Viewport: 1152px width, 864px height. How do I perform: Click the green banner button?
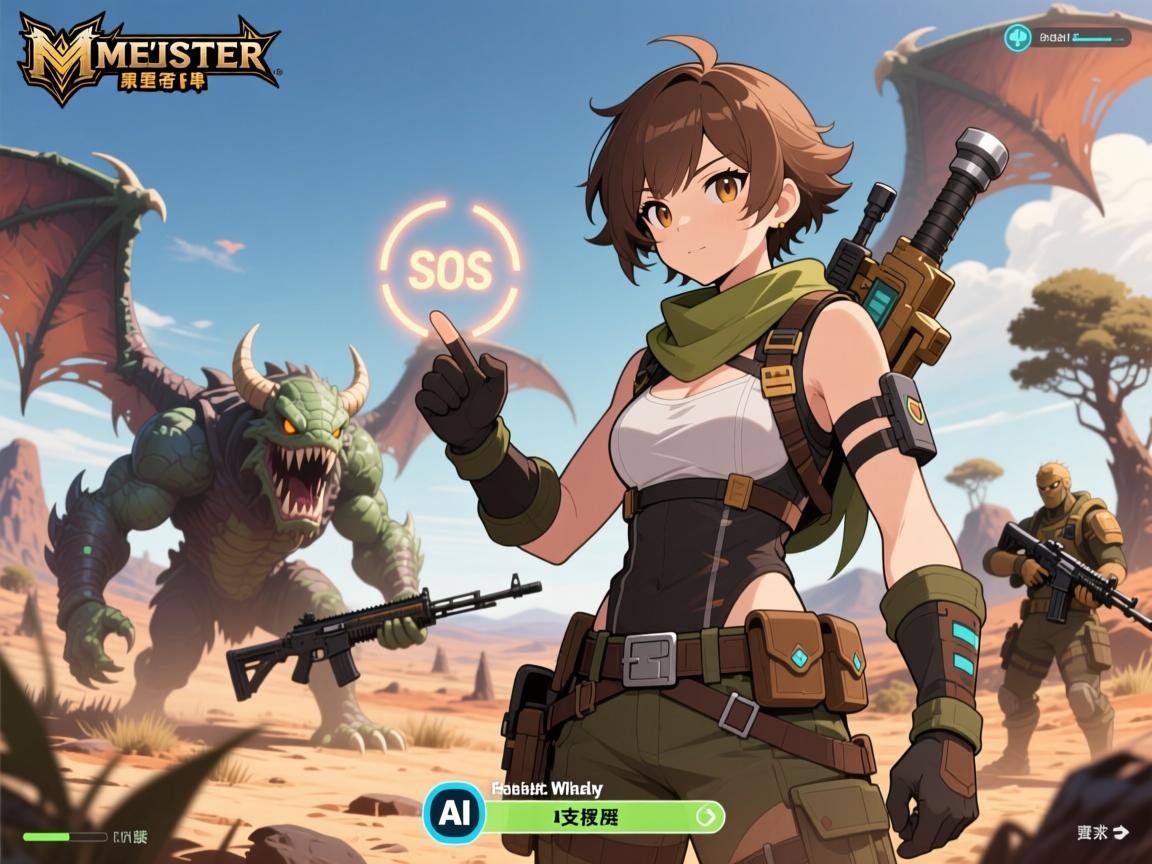pyautogui.click(x=588, y=816)
